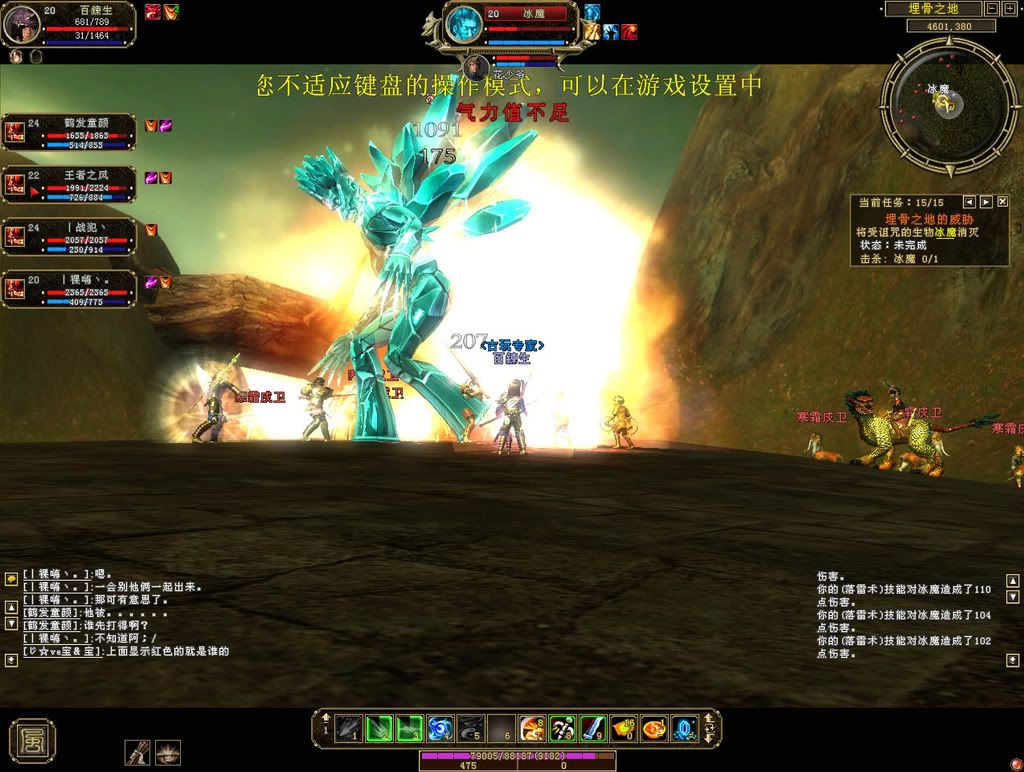This screenshot has width=1024, height=772.
Task: Activate the orange slash skill in slot 7
Action: click(x=532, y=729)
